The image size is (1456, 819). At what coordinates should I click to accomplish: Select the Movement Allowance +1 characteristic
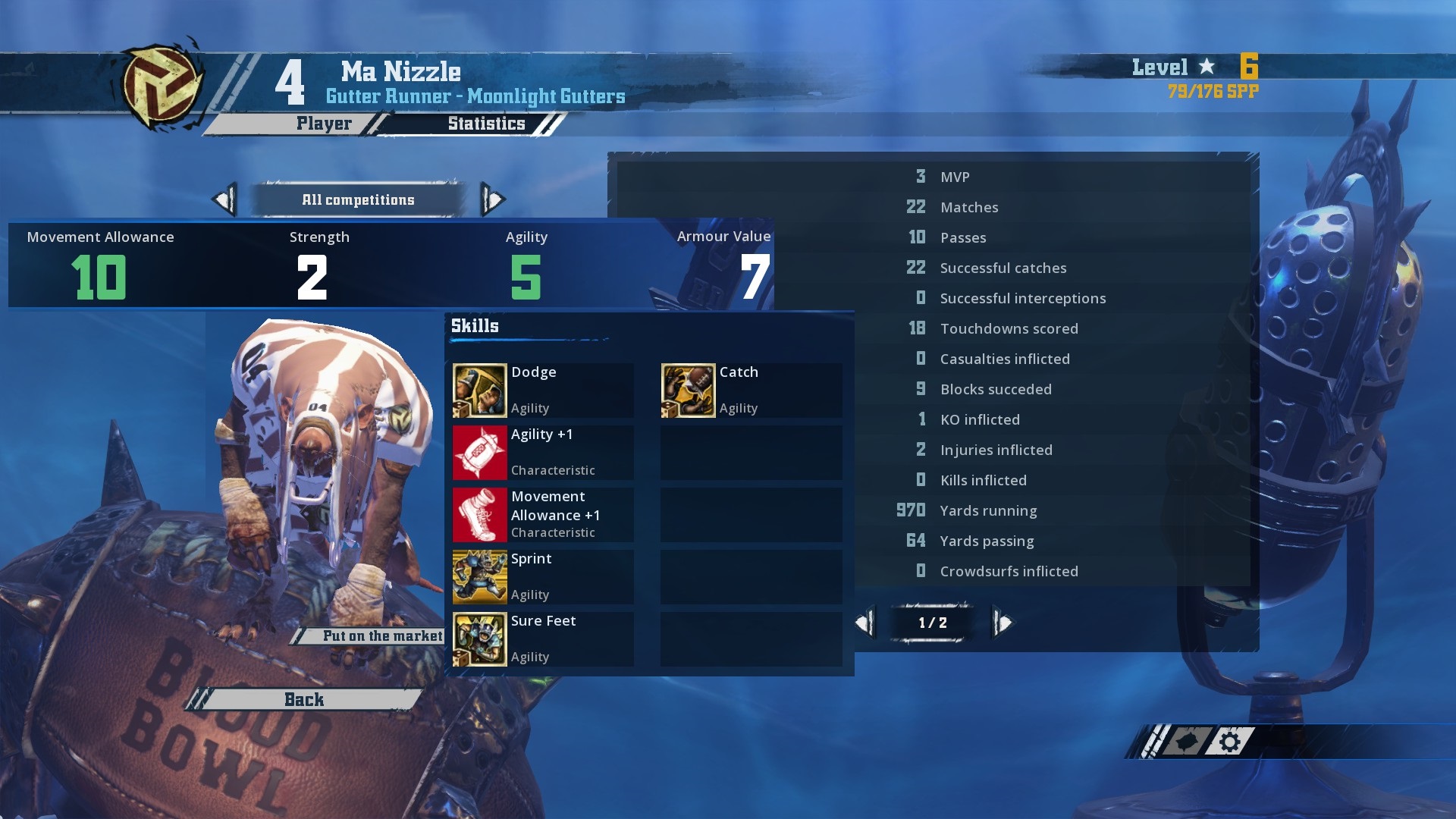click(x=542, y=514)
